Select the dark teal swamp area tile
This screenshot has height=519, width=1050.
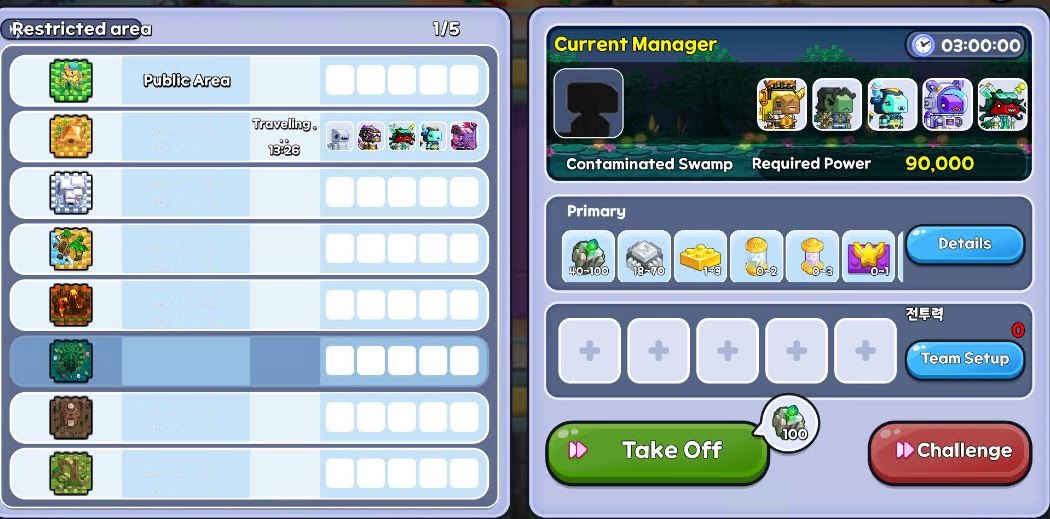[70, 361]
